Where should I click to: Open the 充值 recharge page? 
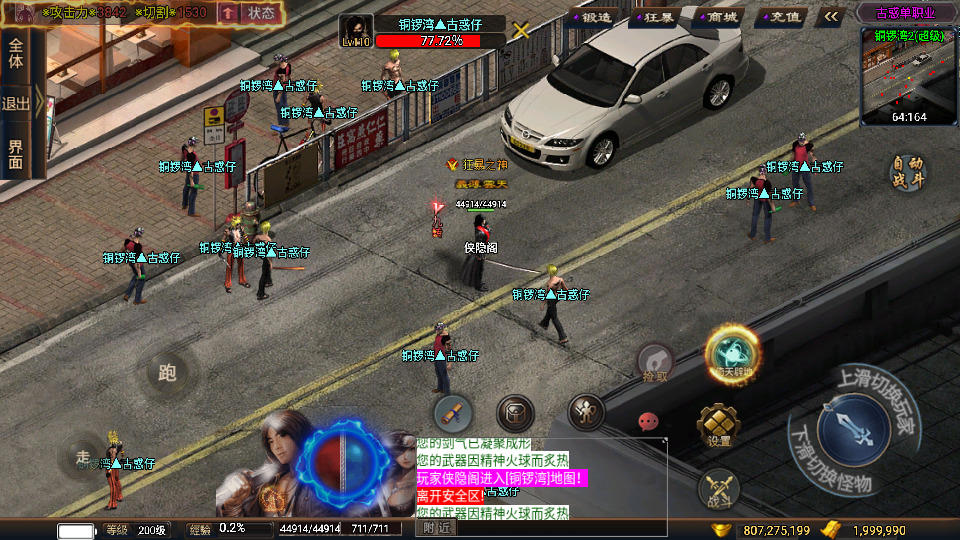(x=780, y=17)
